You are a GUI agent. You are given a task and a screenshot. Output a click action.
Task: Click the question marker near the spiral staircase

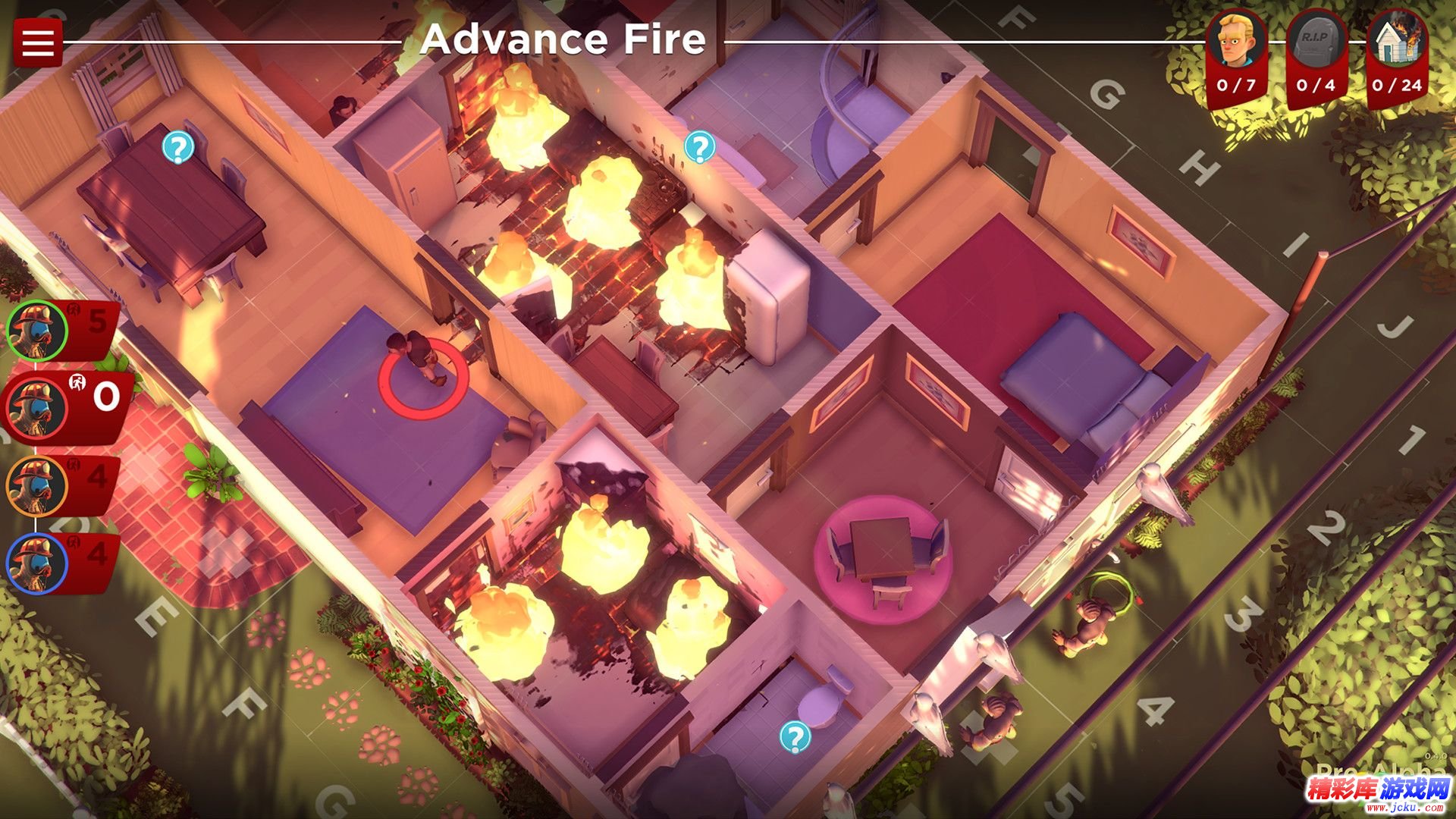[699, 147]
